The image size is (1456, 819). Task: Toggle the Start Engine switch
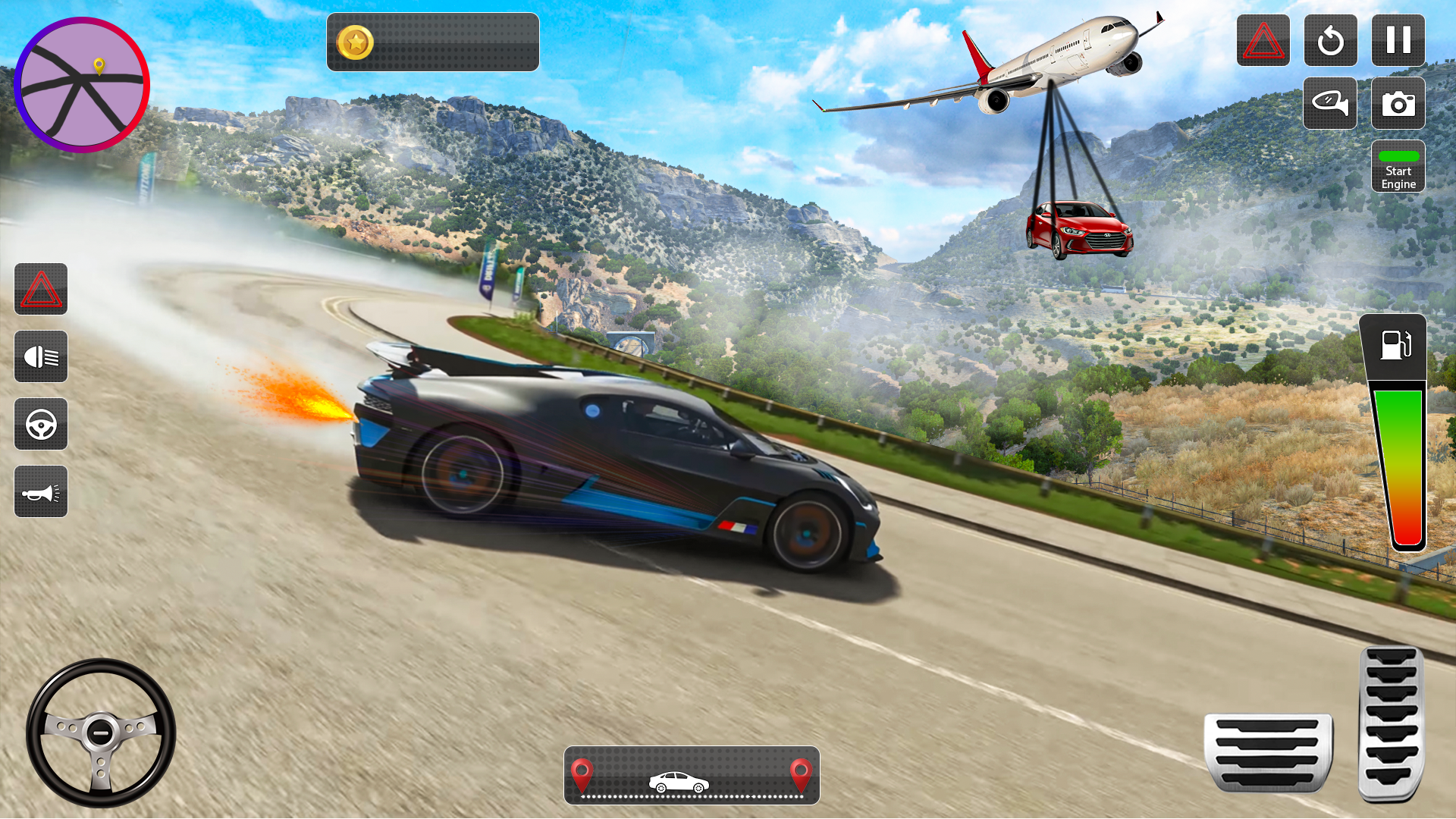coord(1398,167)
